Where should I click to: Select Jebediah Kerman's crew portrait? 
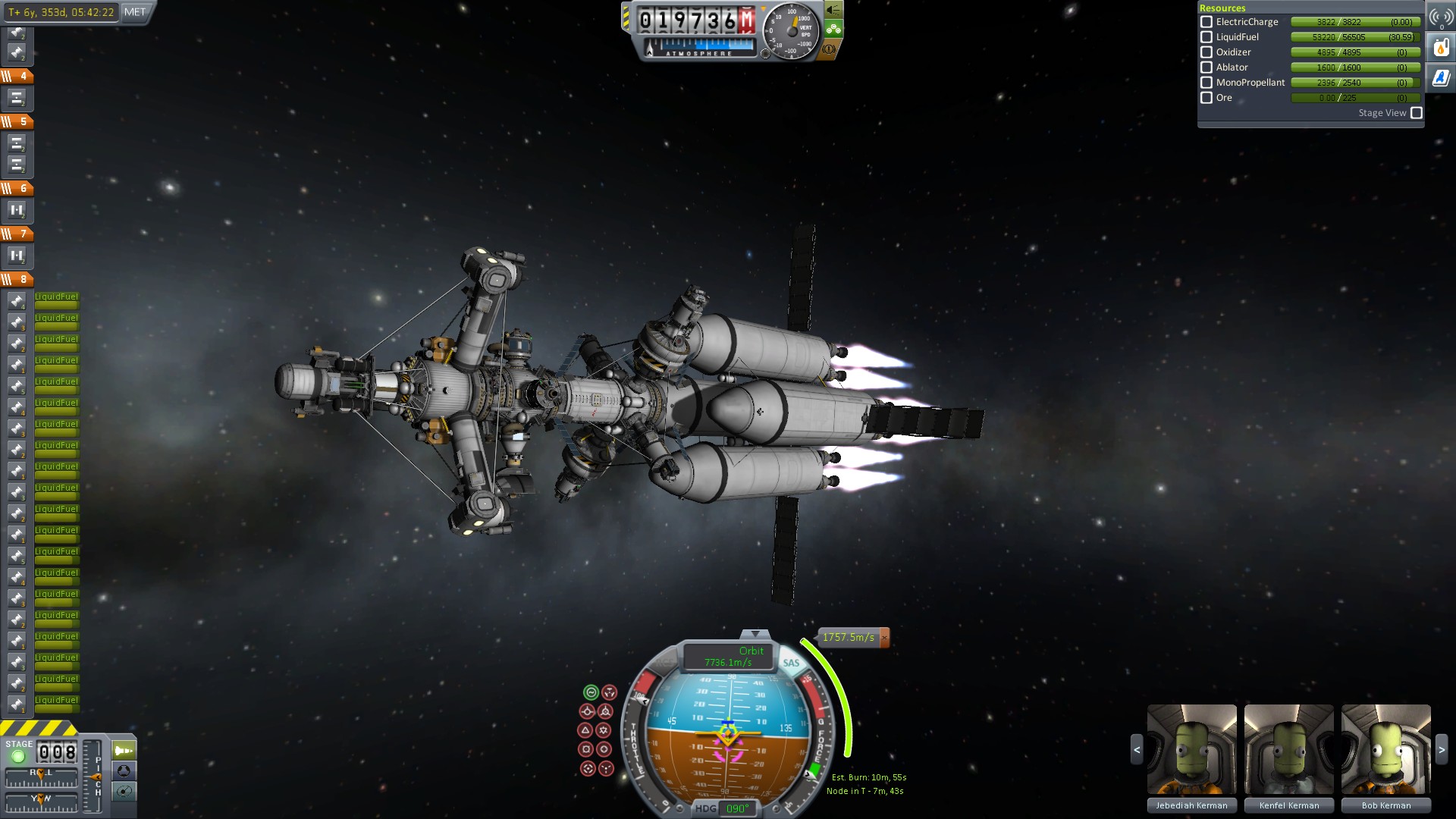point(1191,749)
